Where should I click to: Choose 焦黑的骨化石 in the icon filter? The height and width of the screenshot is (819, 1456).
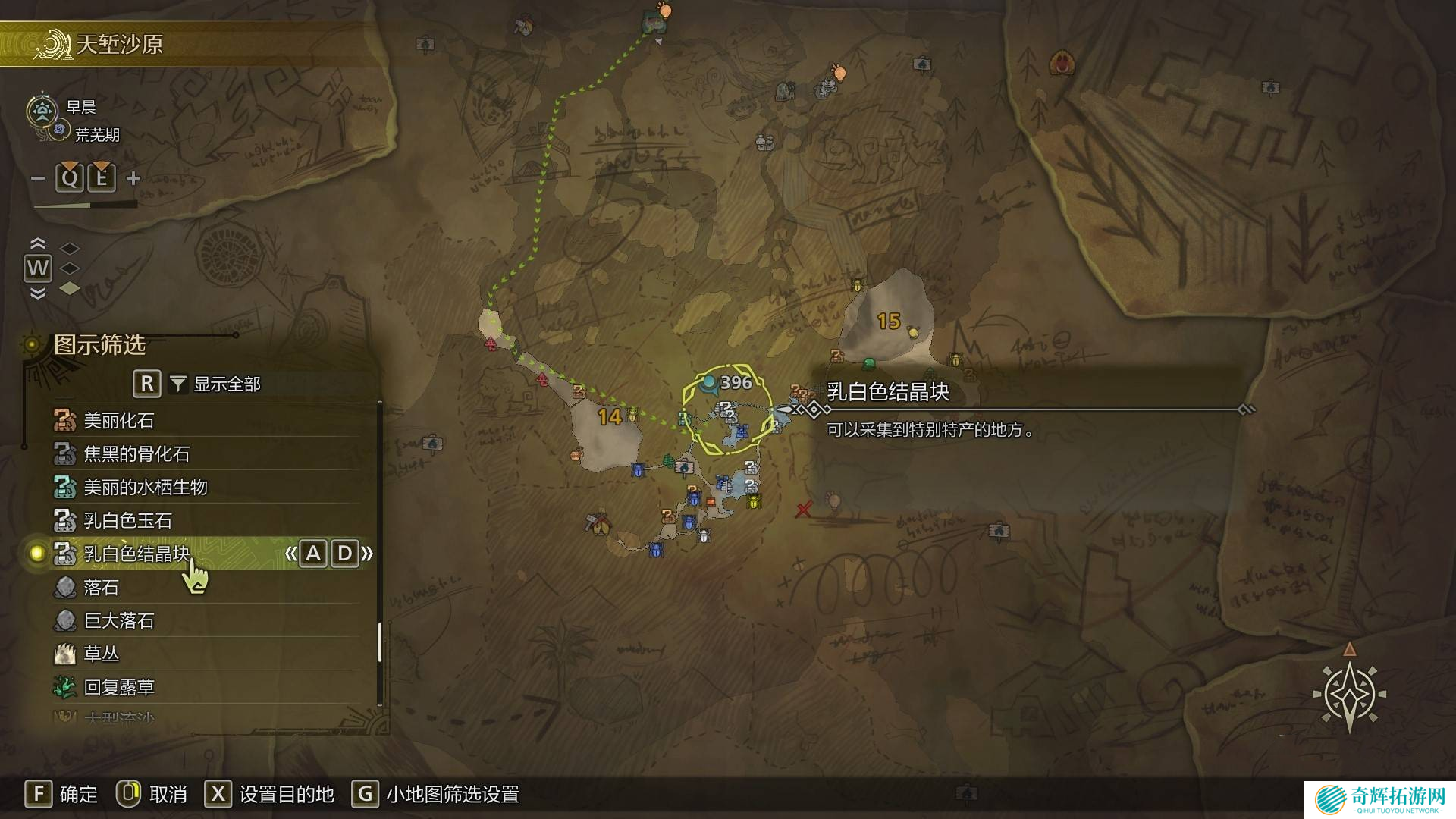[136, 453]
